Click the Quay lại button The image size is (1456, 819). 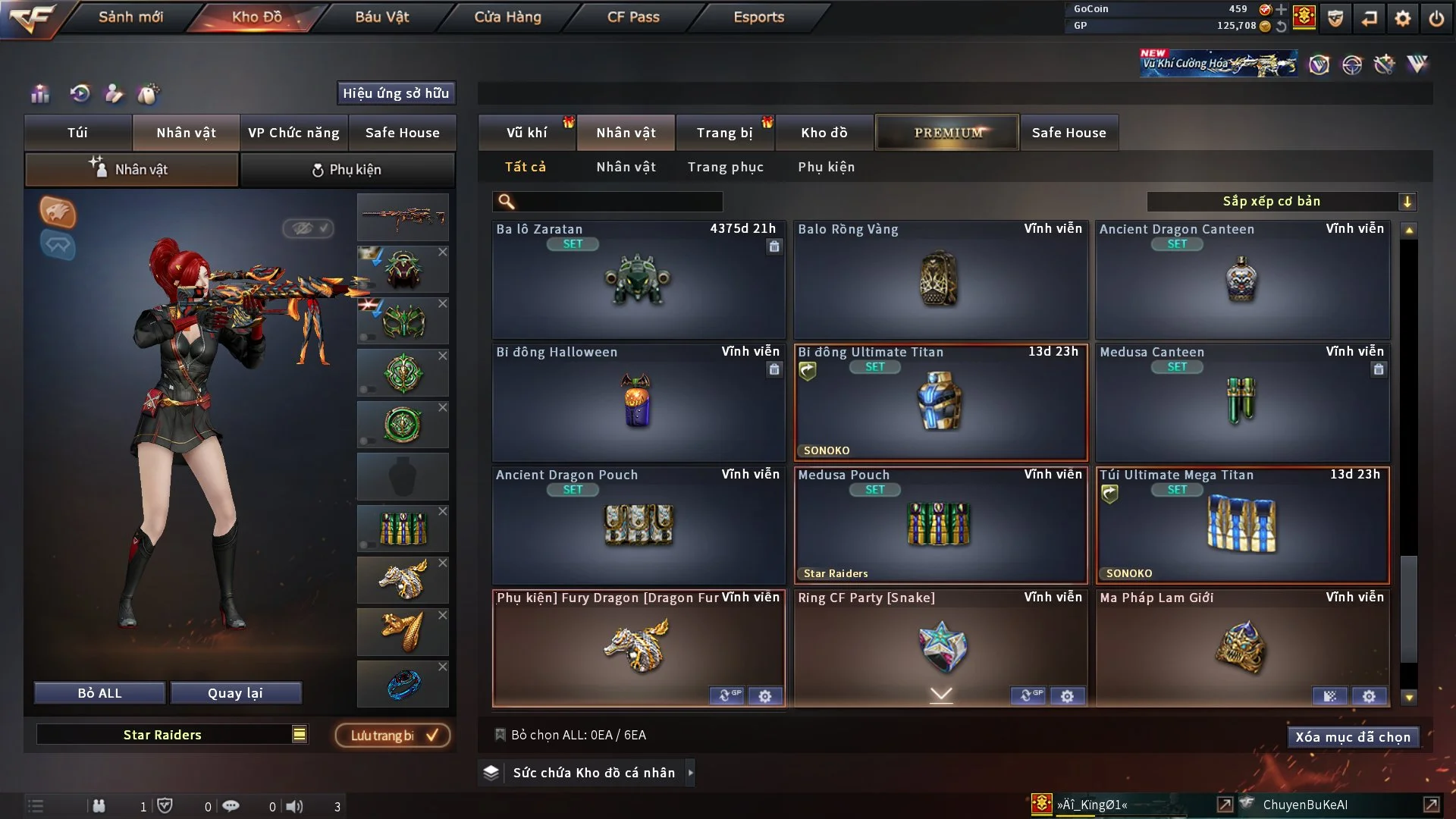(x=235, y=693)
